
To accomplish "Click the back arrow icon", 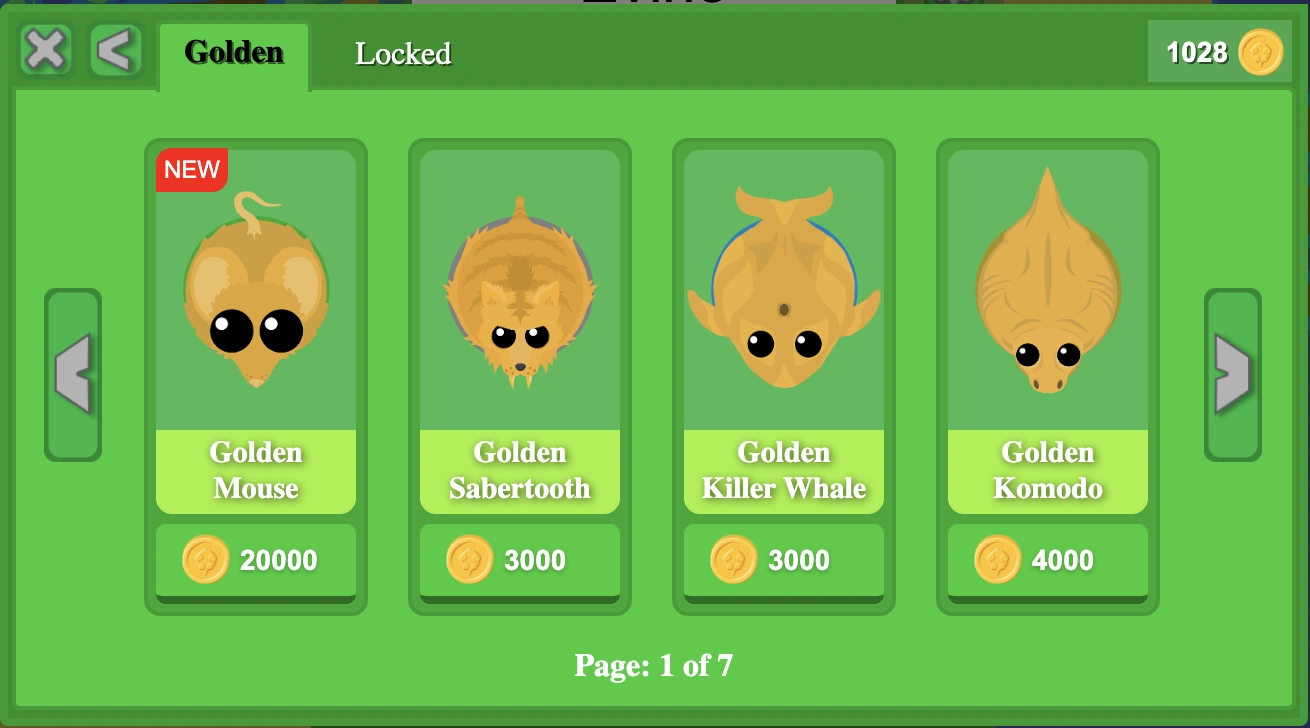I will coord(113,50).
